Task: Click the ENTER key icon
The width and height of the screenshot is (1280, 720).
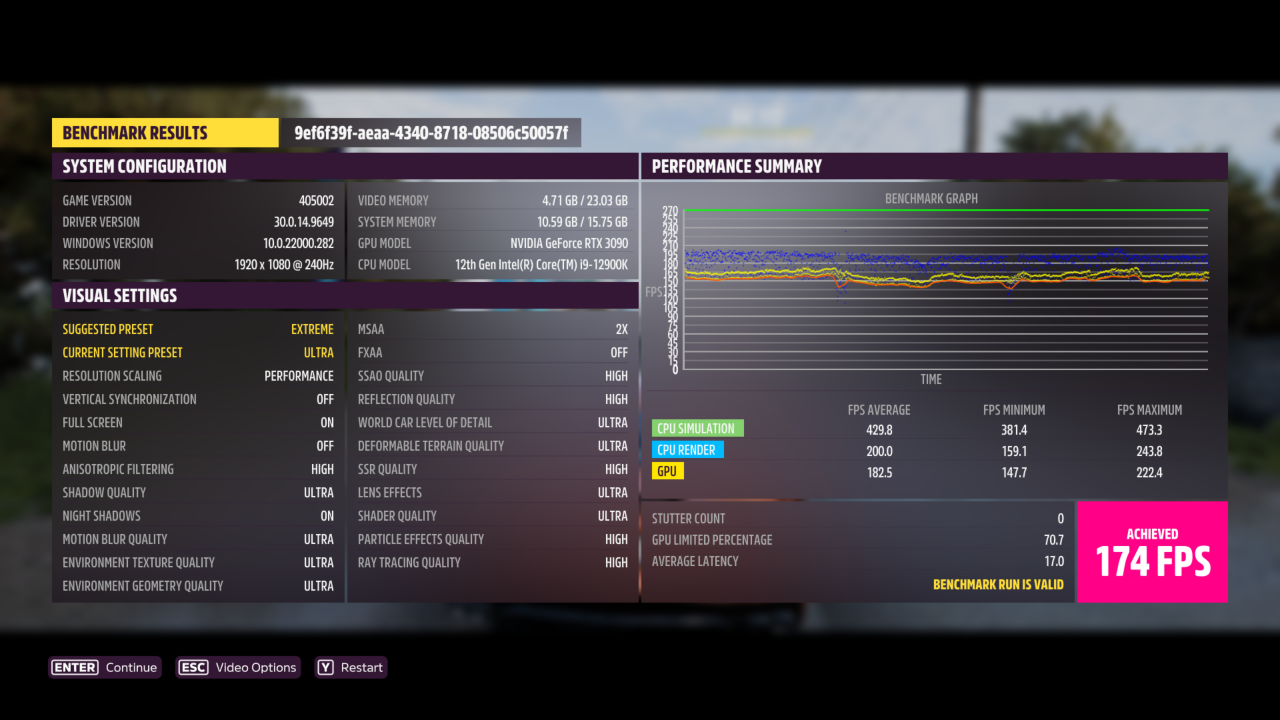Action: click(73, 667)
